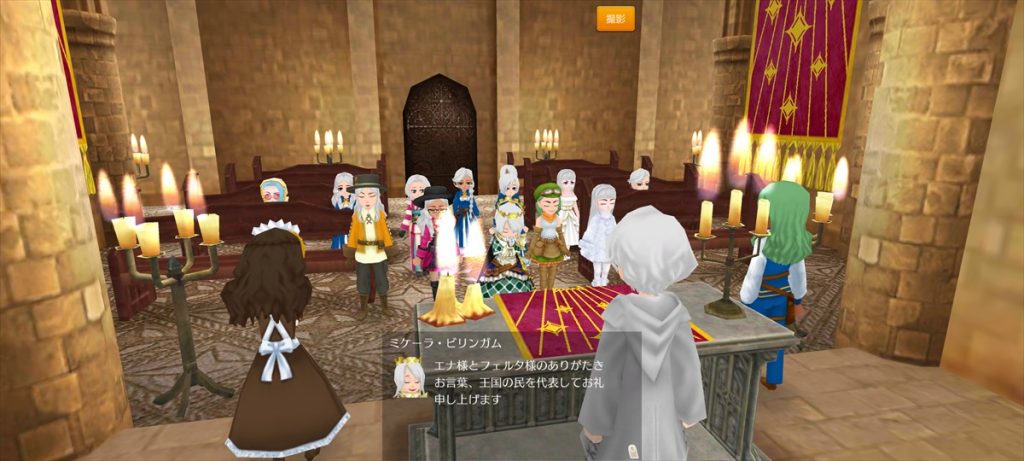Tap the orange 撮影 screenshot button
Screen dimensions: 1024x461
pos(615,19)
